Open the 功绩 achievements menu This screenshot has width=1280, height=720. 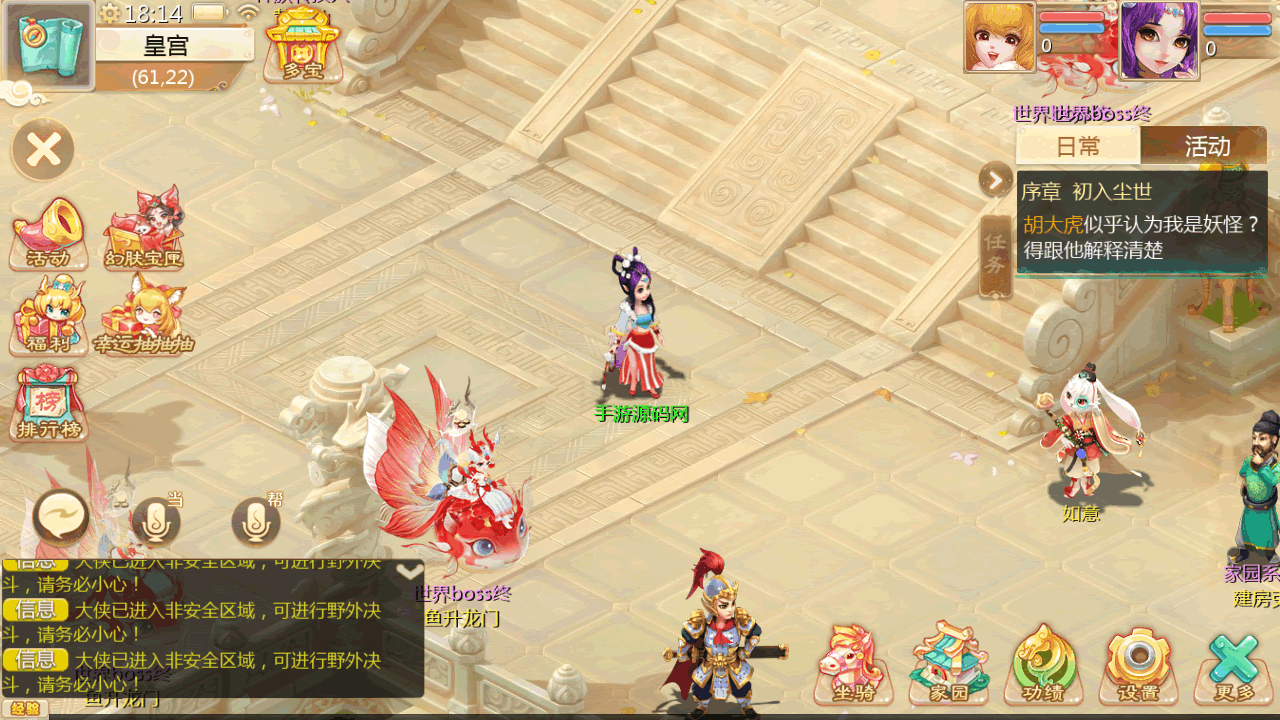click(1044, 665)
